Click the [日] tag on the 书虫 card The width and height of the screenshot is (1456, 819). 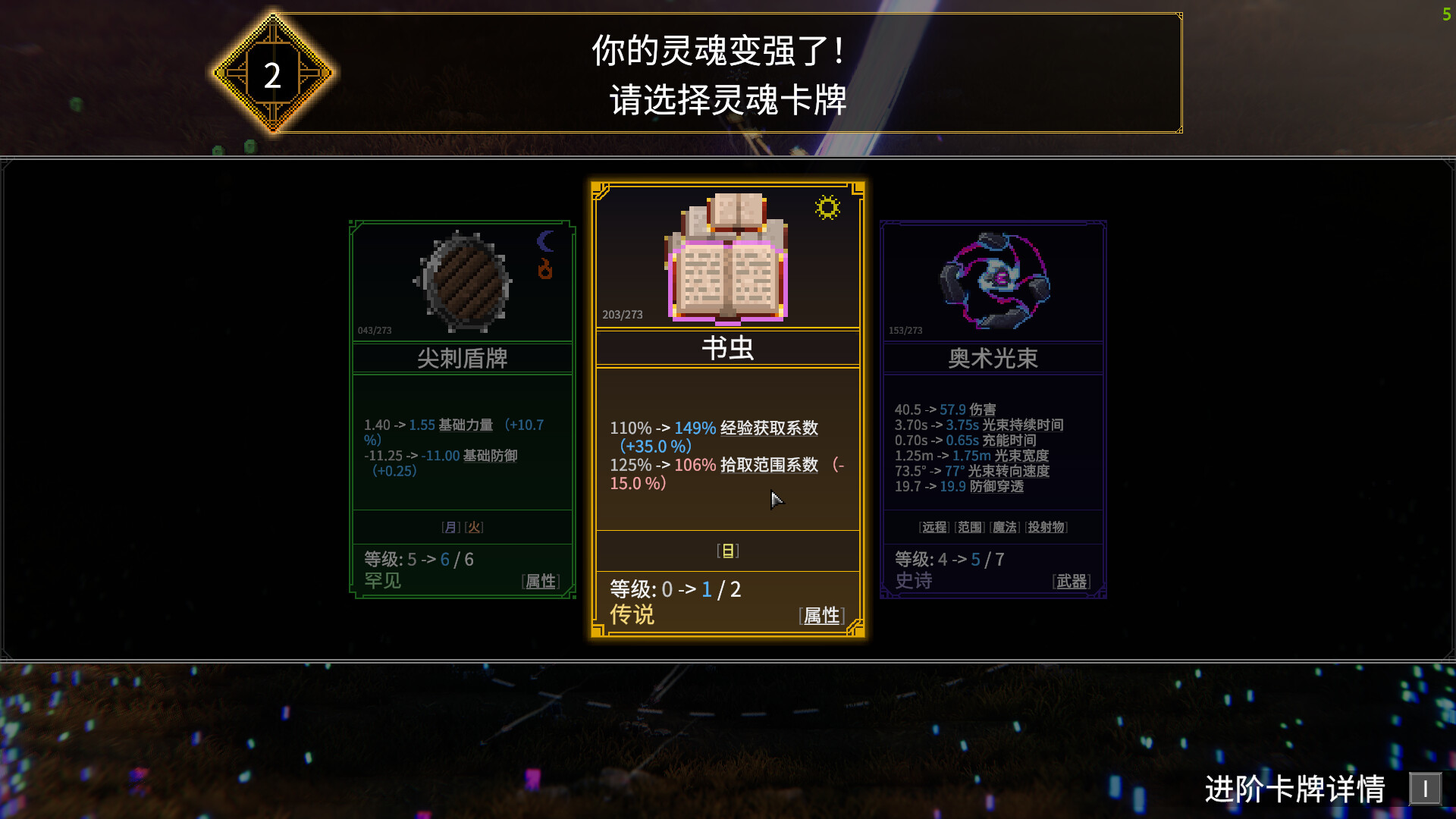[728, 551]
